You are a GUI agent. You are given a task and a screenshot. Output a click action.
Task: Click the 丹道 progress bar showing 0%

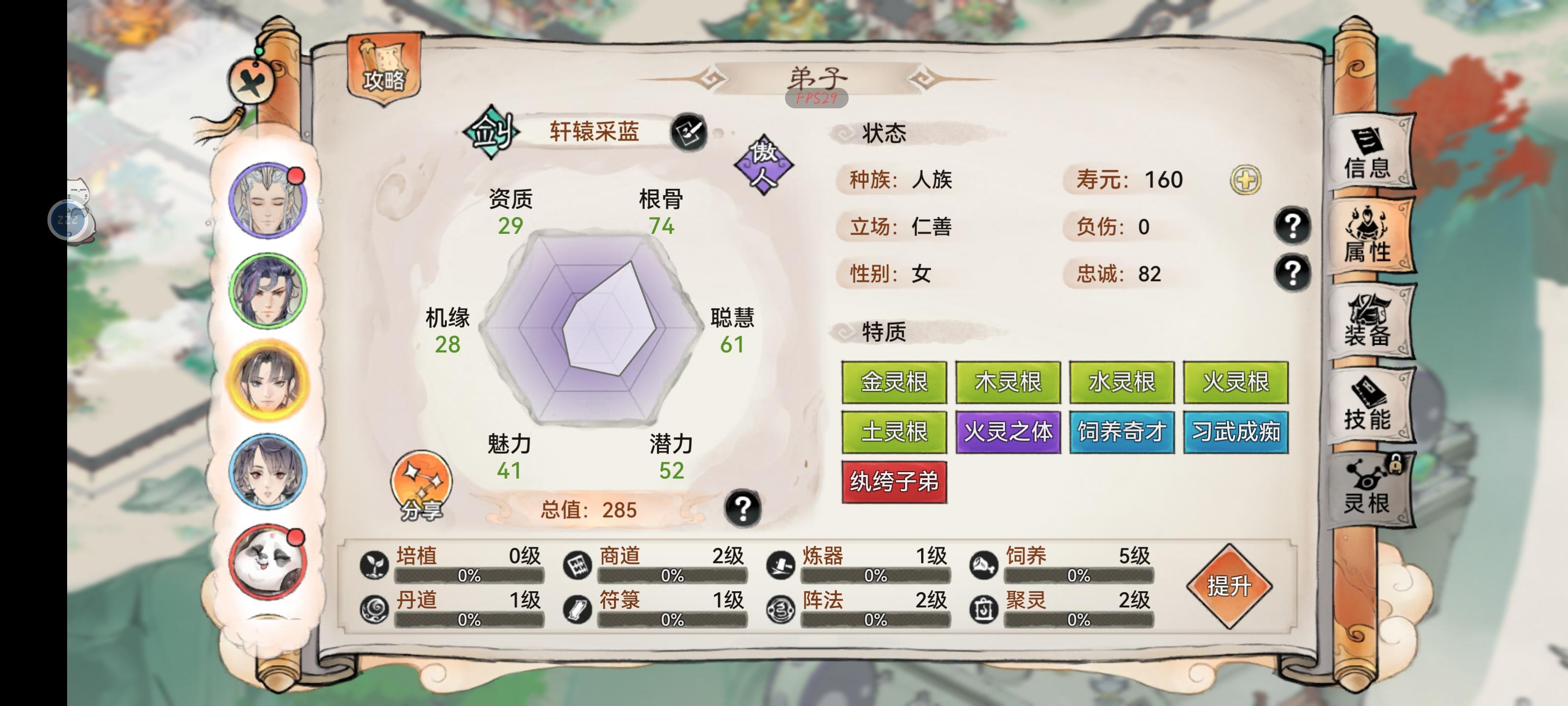[x=469, y=621]
